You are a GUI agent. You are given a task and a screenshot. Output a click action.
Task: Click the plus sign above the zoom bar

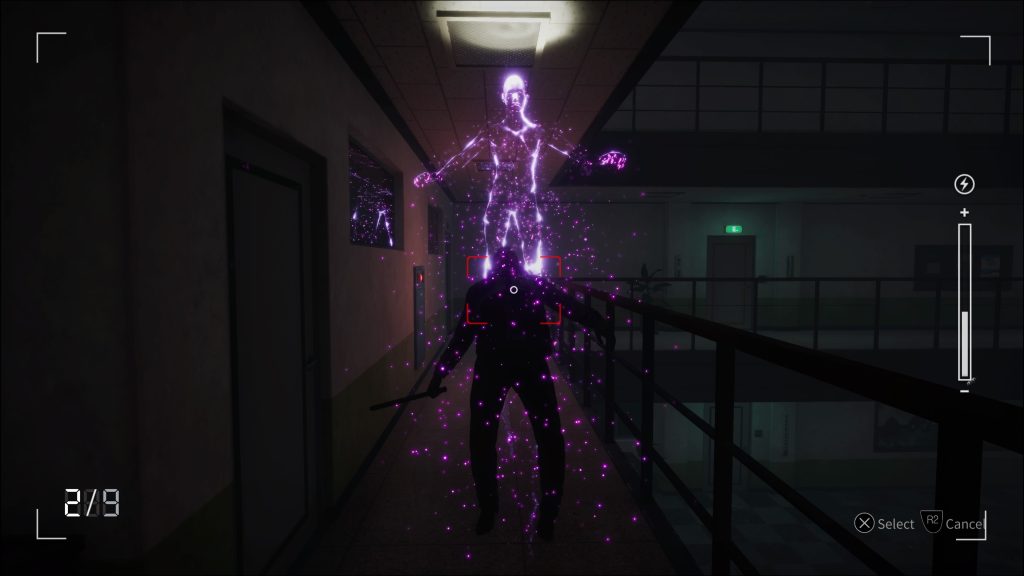click(x=964, y=212)
